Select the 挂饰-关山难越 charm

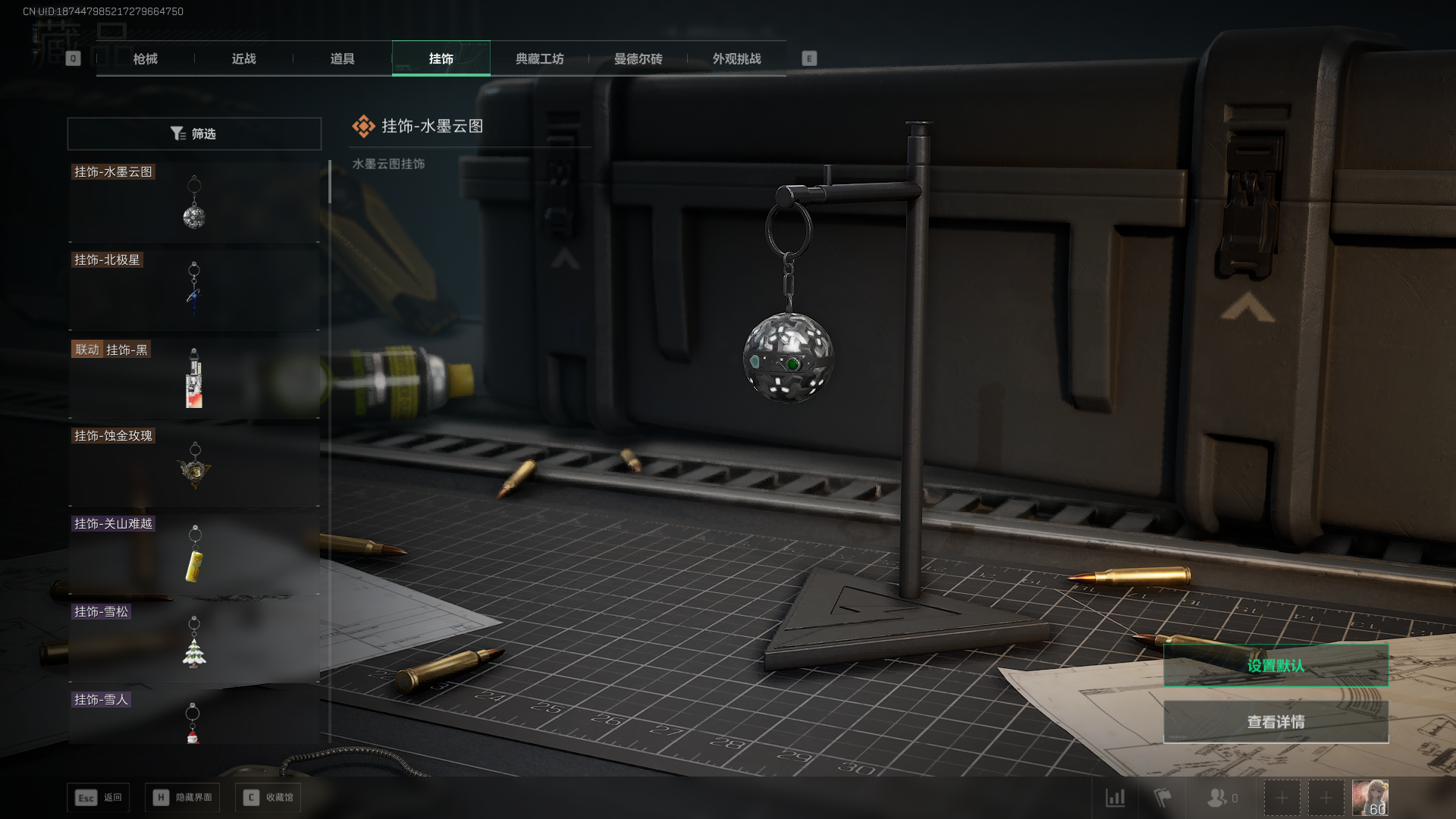click(x=194, y=554)
